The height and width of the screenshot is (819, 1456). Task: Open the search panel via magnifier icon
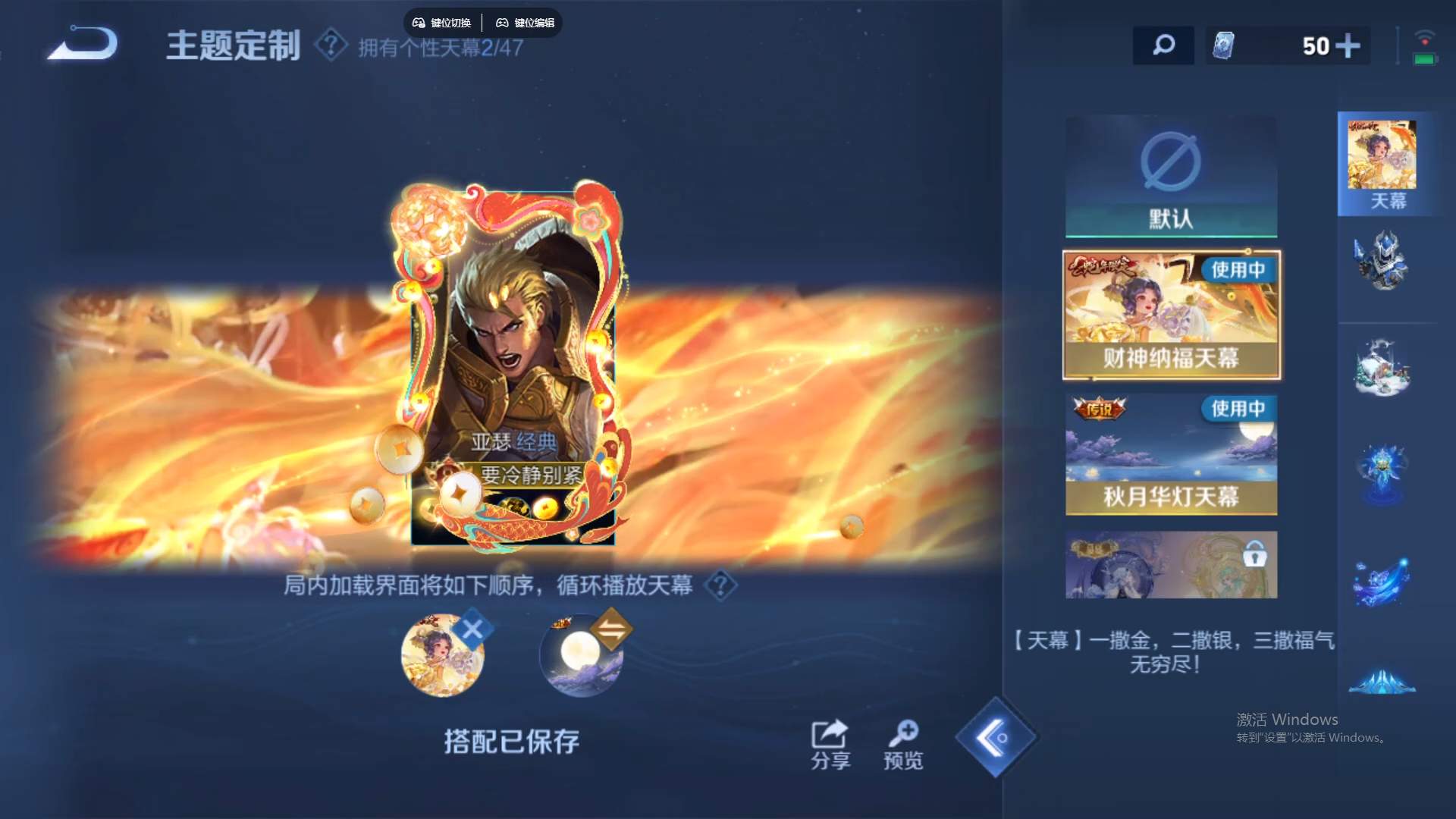pos(1163,45)
